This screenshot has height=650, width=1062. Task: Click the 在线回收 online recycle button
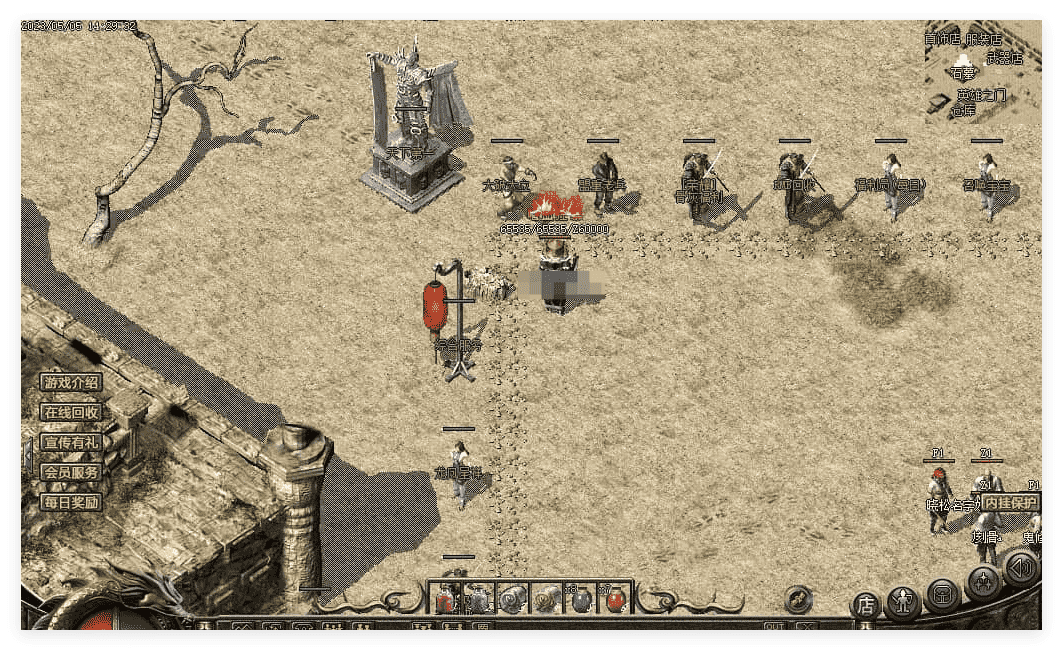71,412
